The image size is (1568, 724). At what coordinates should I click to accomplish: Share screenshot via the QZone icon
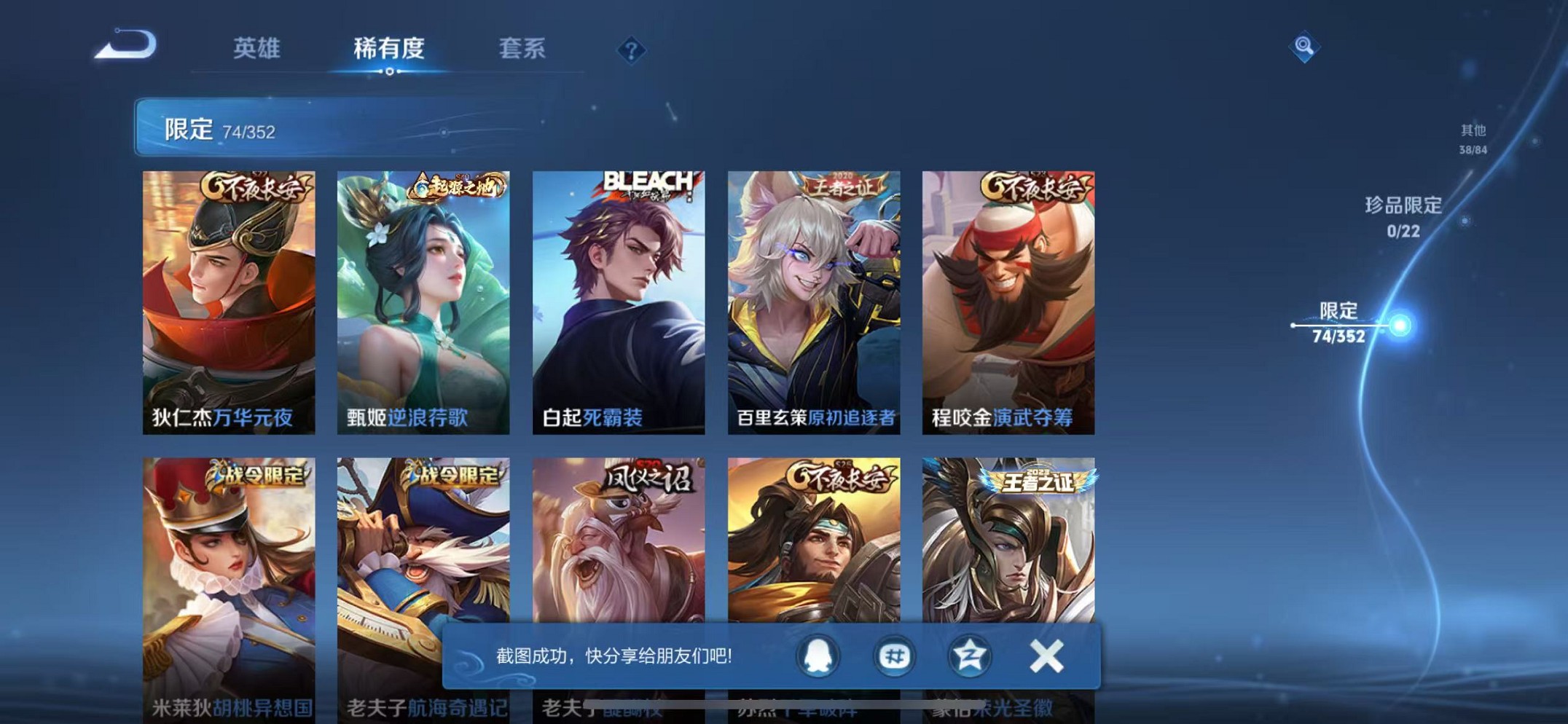tap(972, 656)
